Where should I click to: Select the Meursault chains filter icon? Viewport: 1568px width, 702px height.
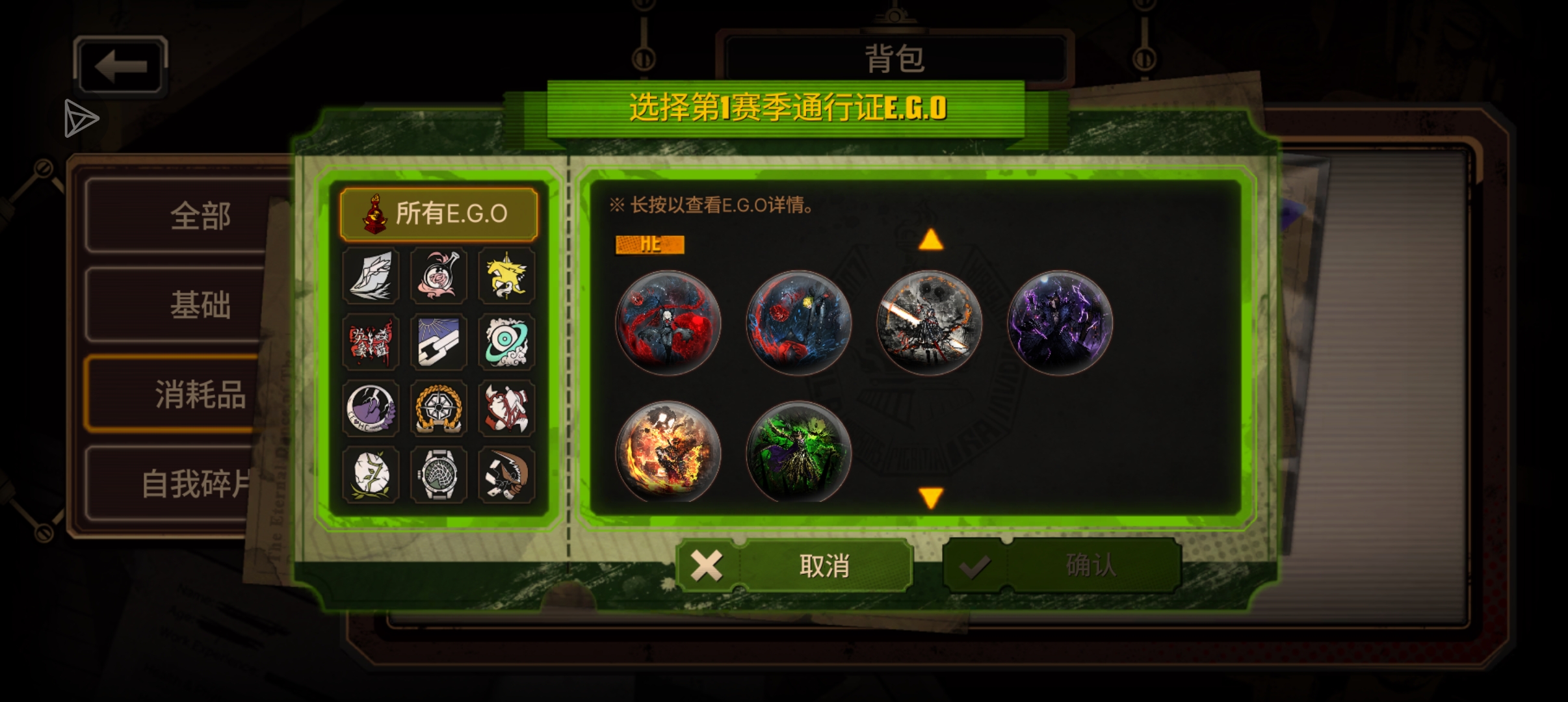click(x=439, y=343)
